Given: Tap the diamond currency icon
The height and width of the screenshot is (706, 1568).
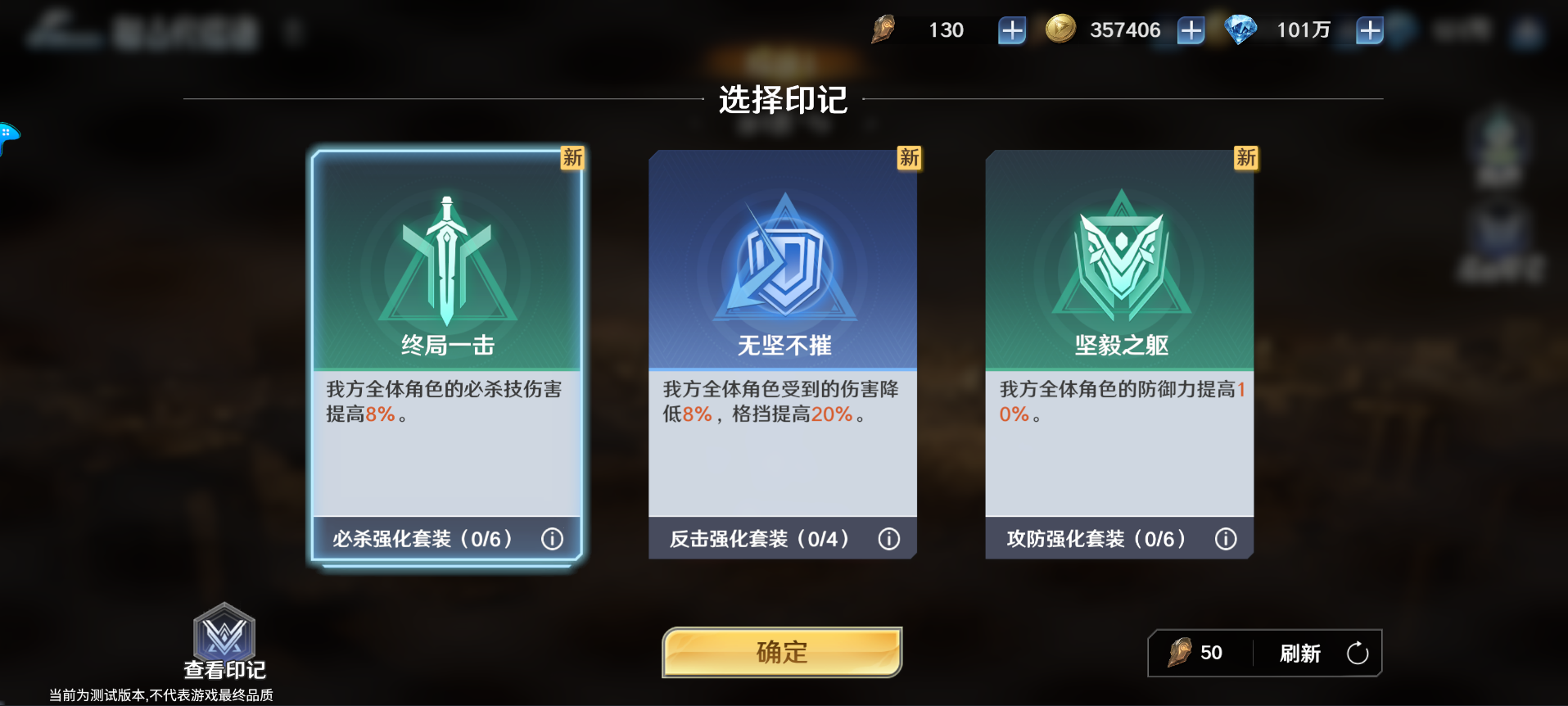Looking at the screenshot, I should 1240,29.
